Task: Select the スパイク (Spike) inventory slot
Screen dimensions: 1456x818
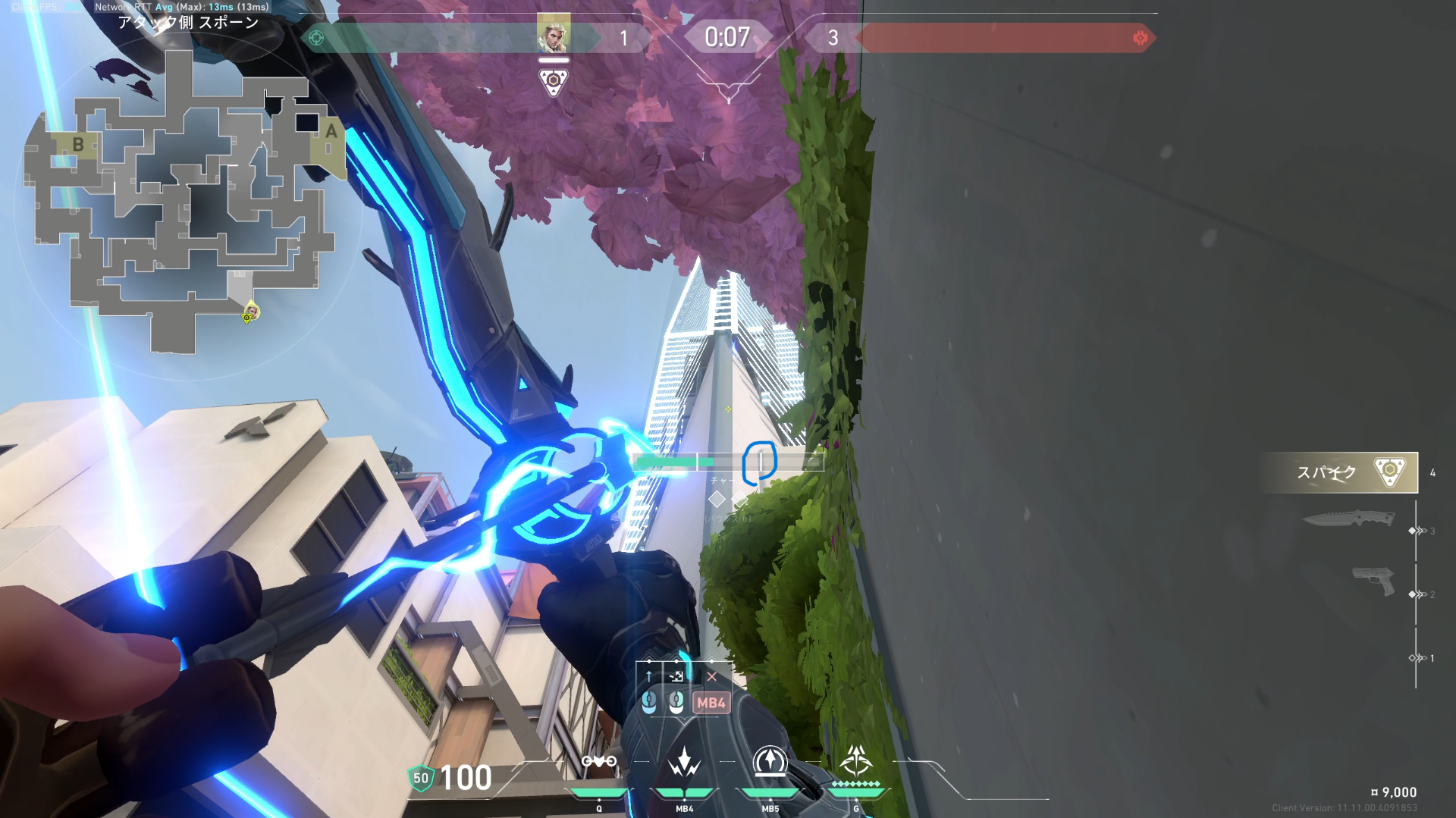Action: coord(1340,472)
